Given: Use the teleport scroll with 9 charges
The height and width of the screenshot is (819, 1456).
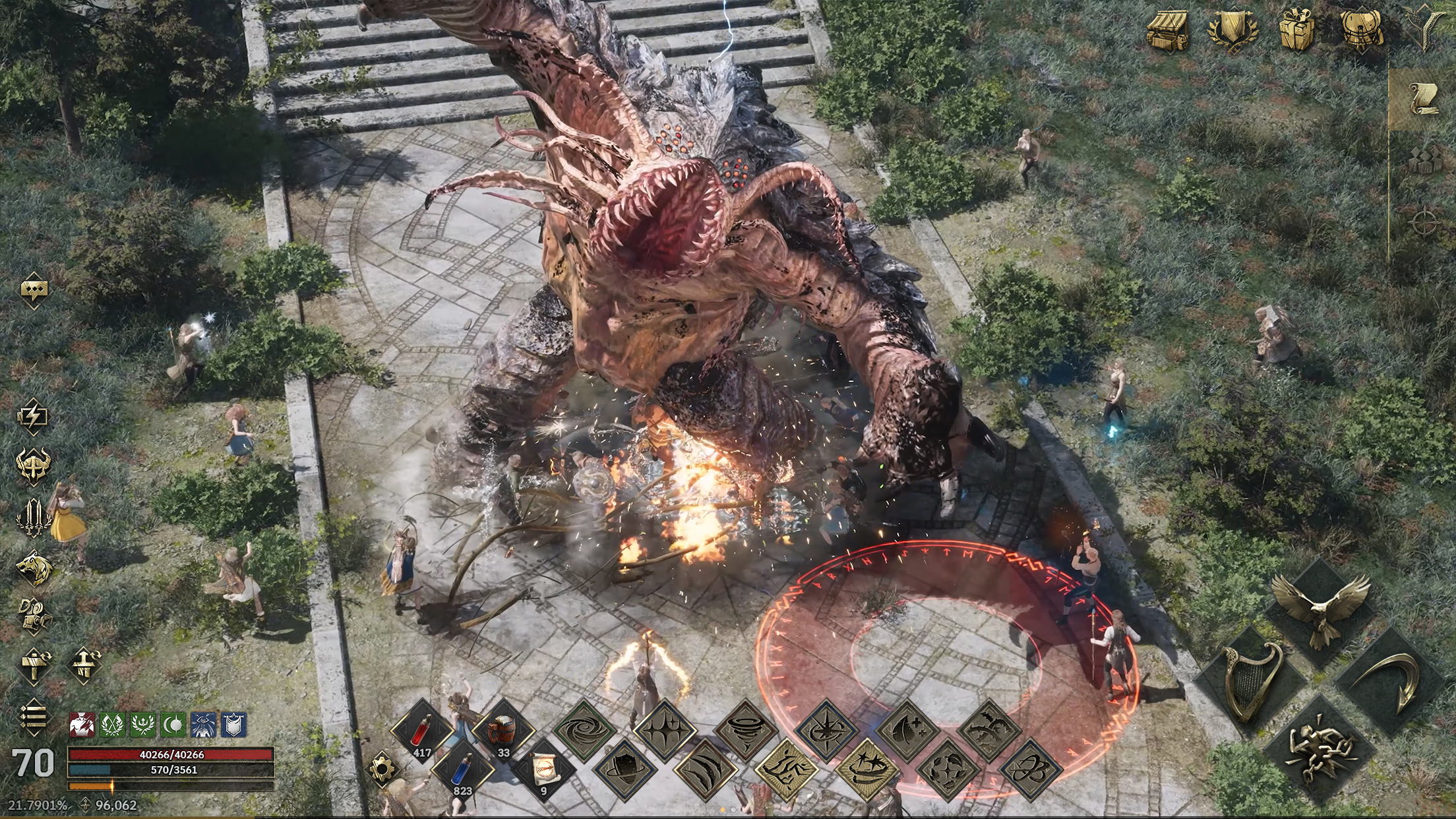Looking at the screenshot, I should [x=545, y=773].
